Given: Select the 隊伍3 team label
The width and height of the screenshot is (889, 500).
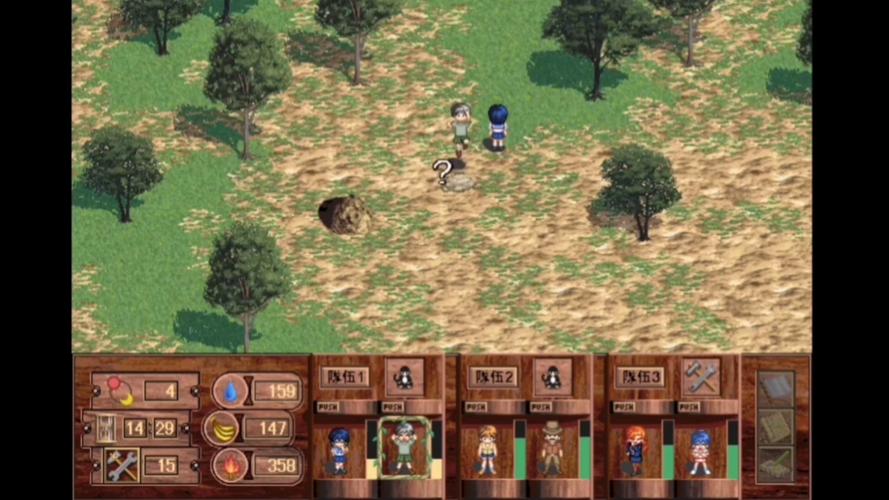Looking at the screenshot, I should (x=640, y=377).
